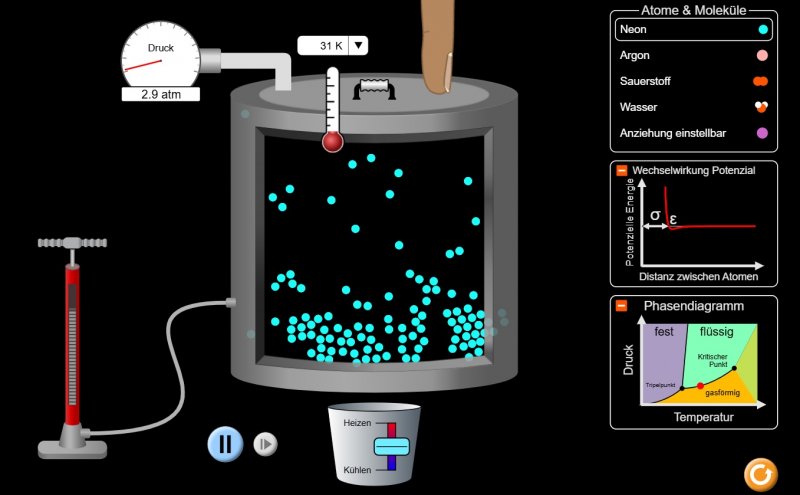
Task: Open the temperature unit dropdown
Action: [359, 45]
